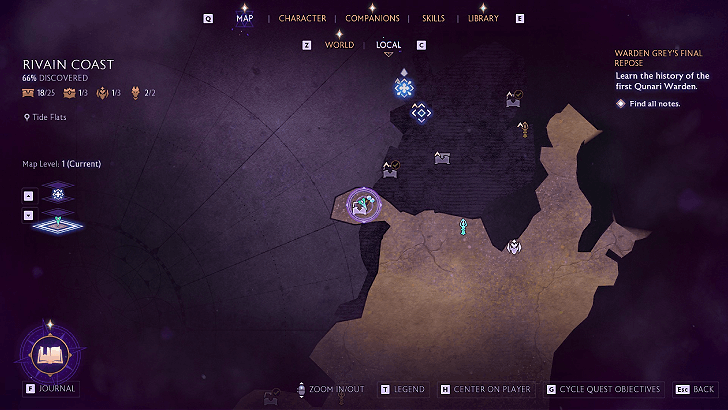This screenshot has height=410, width=728.
Task: Switch to the Character tab
Action: (302, 19)
